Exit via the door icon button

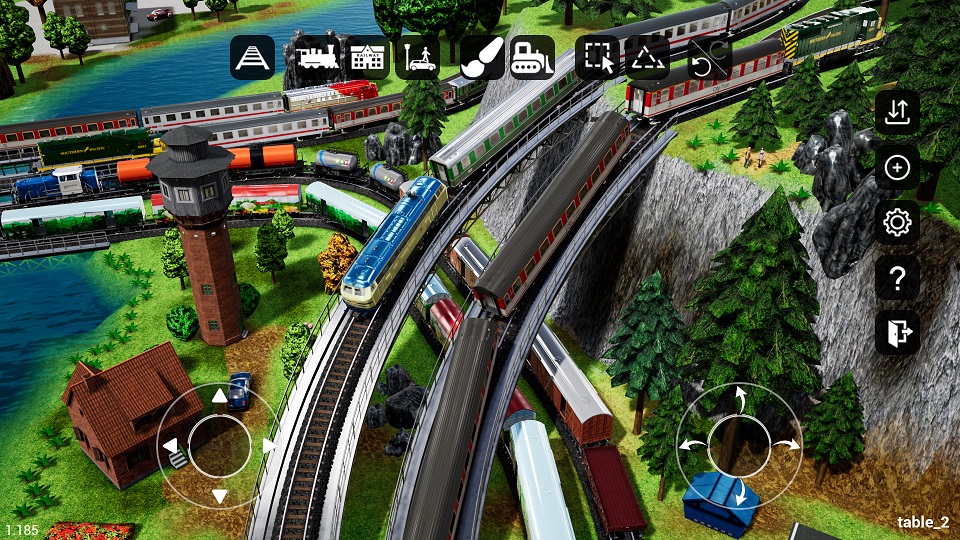[x=897, y=333]
